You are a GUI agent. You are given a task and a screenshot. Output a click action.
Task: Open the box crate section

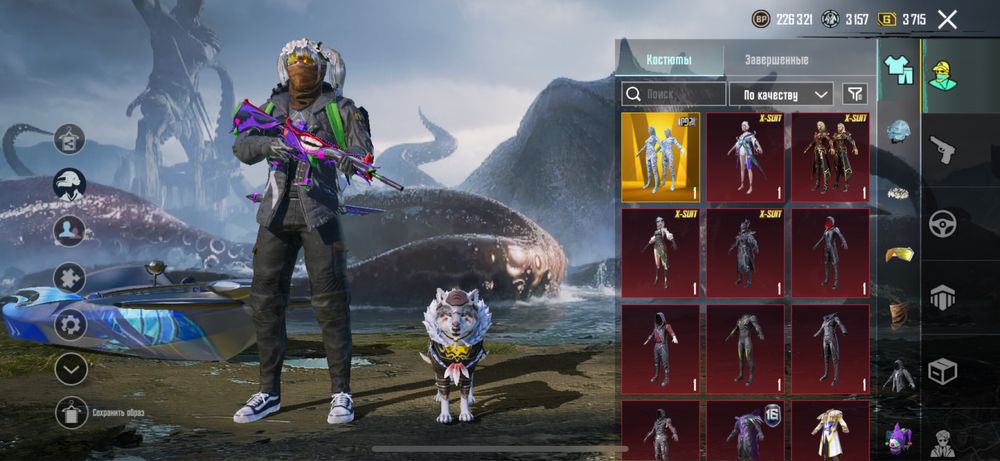(942, 372)
